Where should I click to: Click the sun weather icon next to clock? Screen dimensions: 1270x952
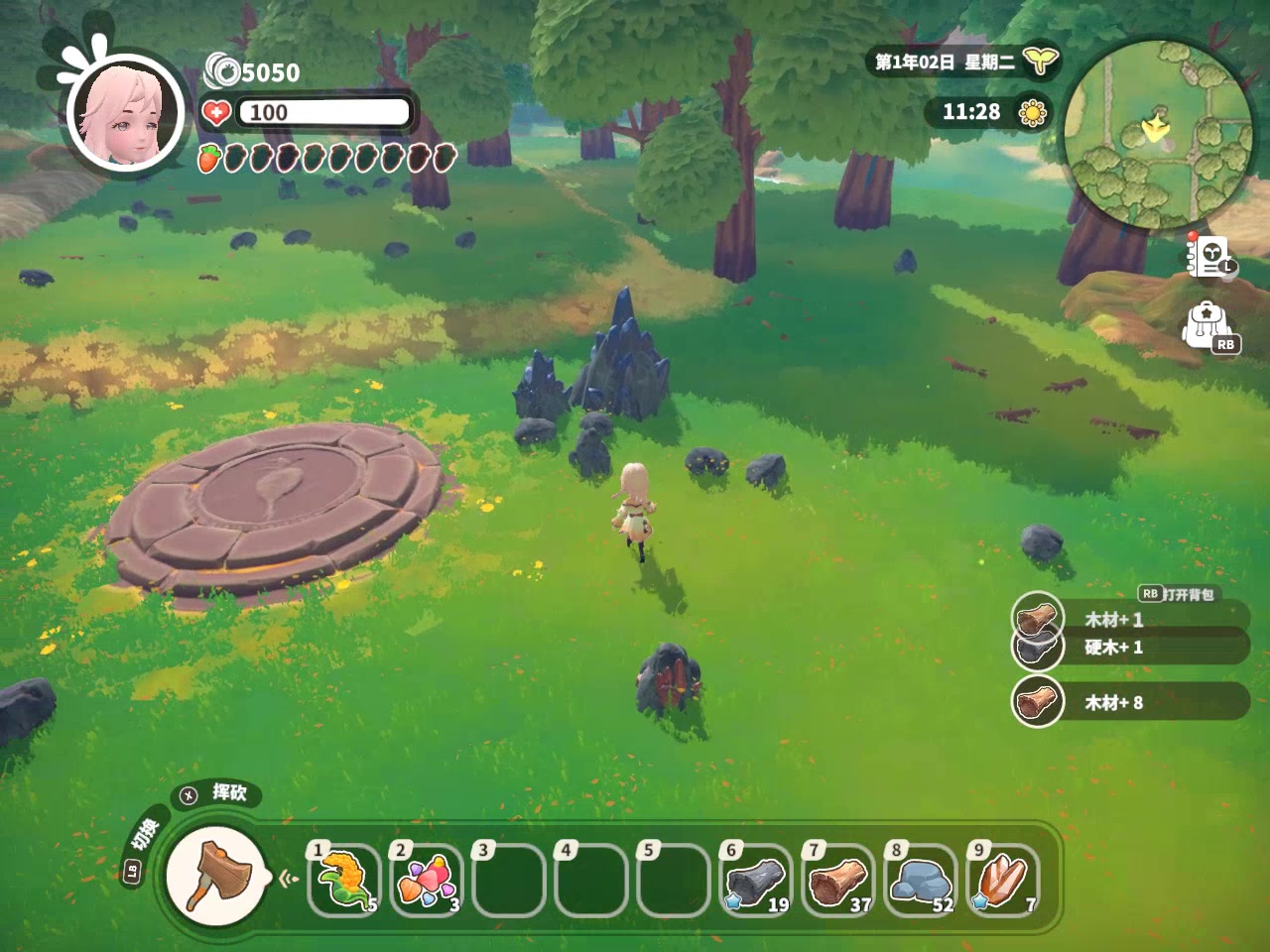1033,112
